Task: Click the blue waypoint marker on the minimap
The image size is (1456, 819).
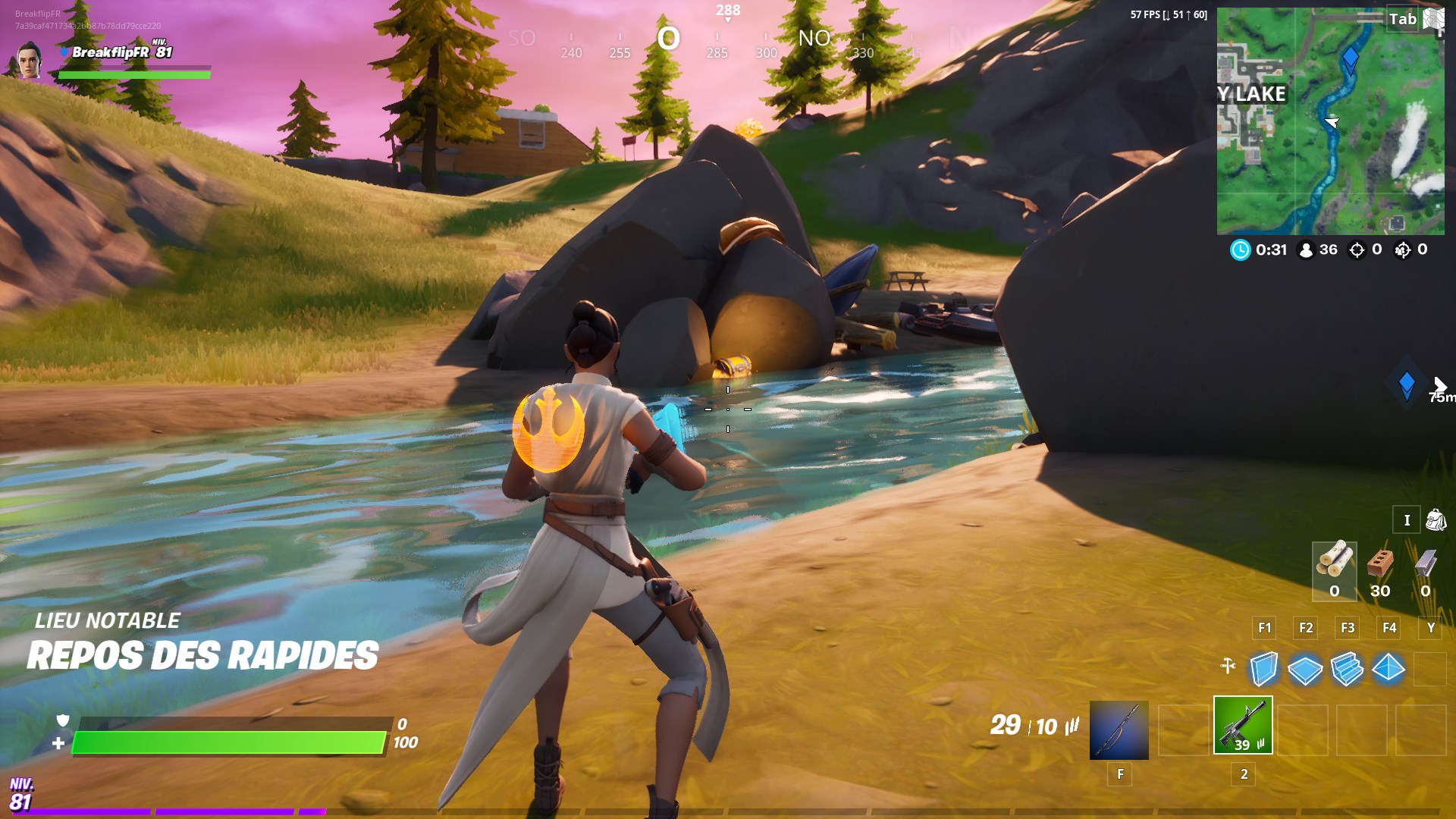Action: tap(1351, 55)
